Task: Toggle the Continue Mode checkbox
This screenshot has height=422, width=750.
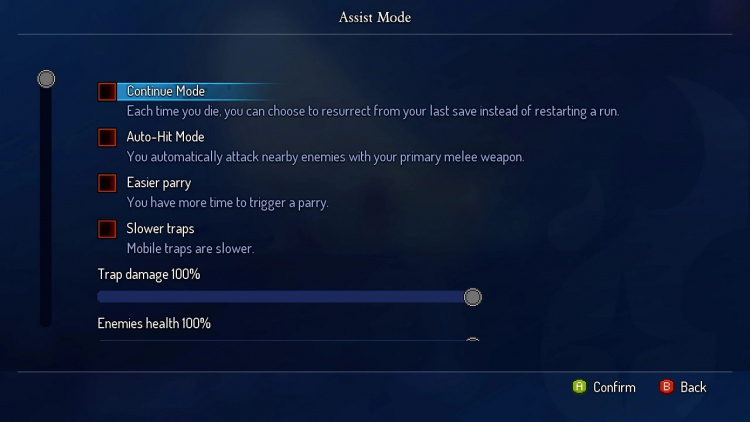Action: point(107,92)
